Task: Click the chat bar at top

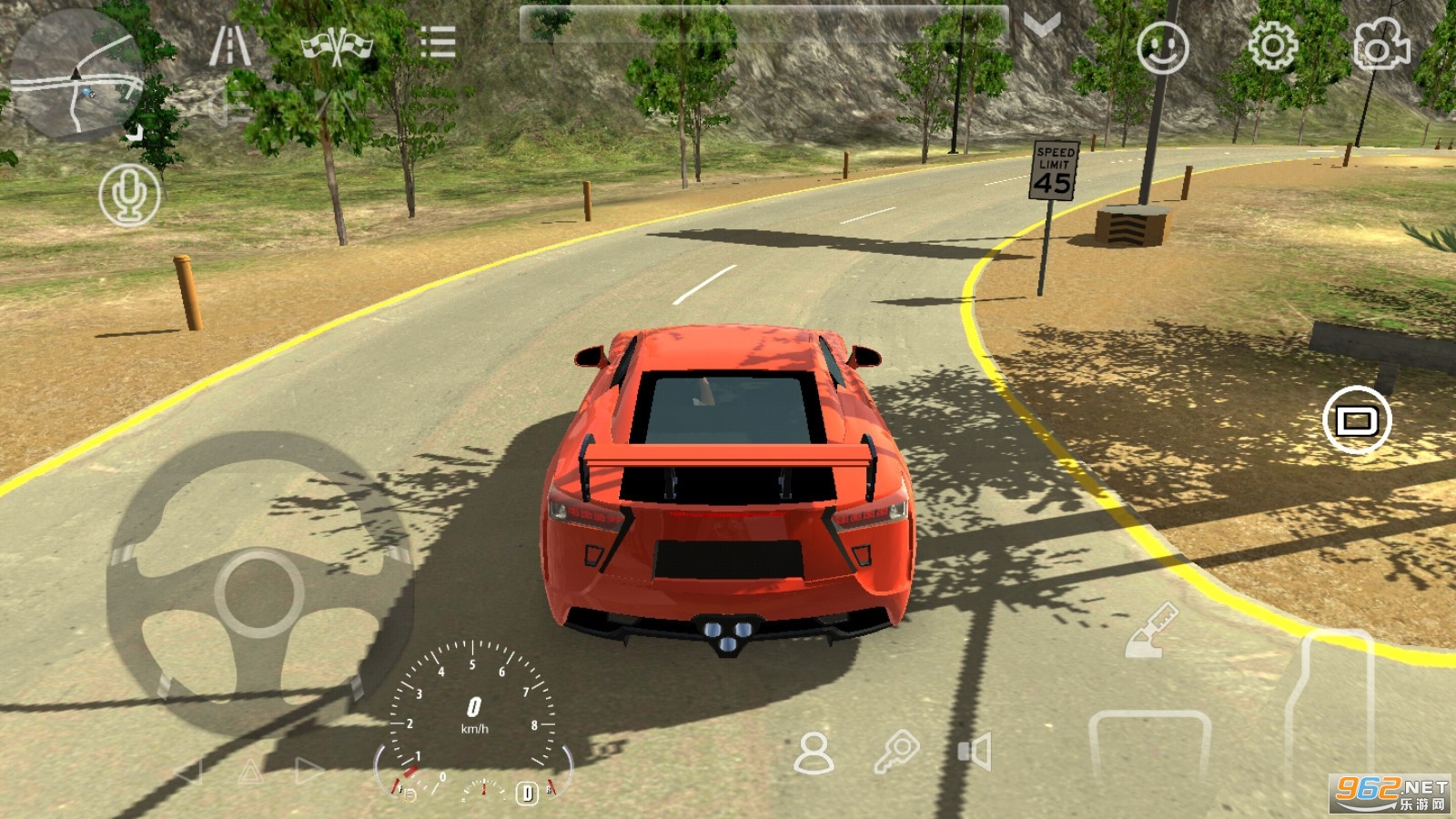Action: coord(763,25)
